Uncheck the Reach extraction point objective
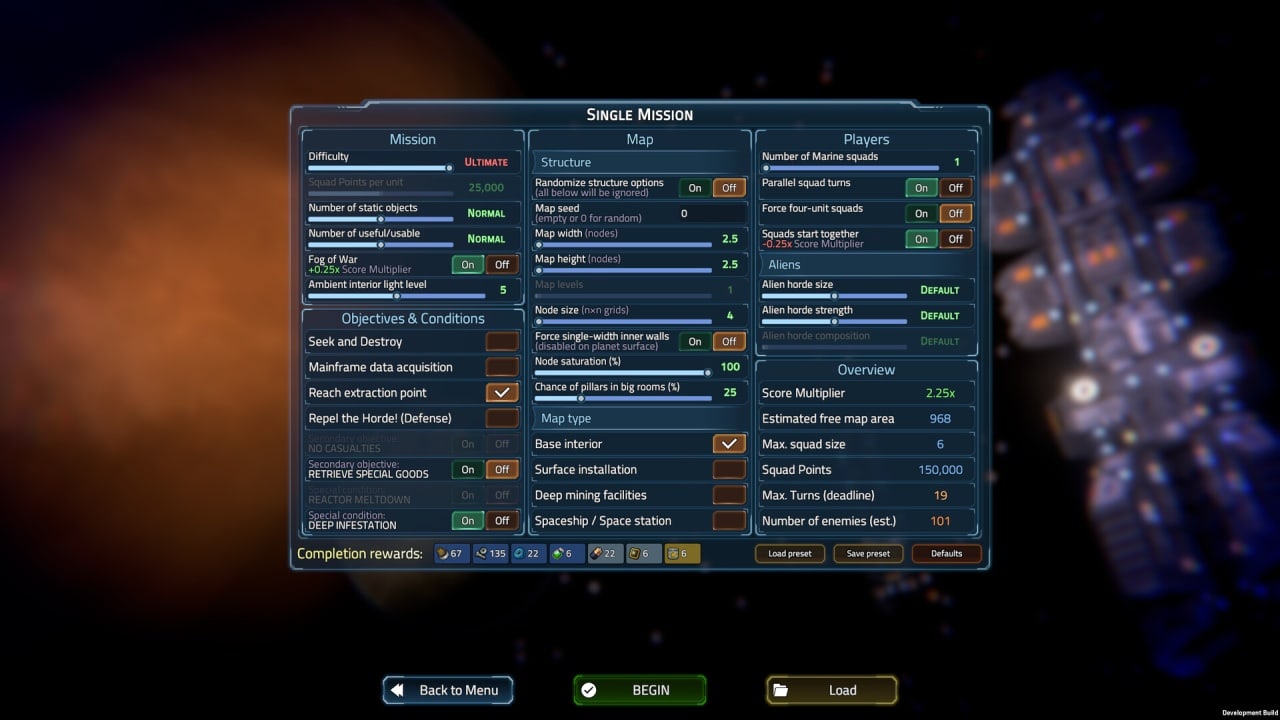This screenshot has height=720, width=1280. coord(502,393)
